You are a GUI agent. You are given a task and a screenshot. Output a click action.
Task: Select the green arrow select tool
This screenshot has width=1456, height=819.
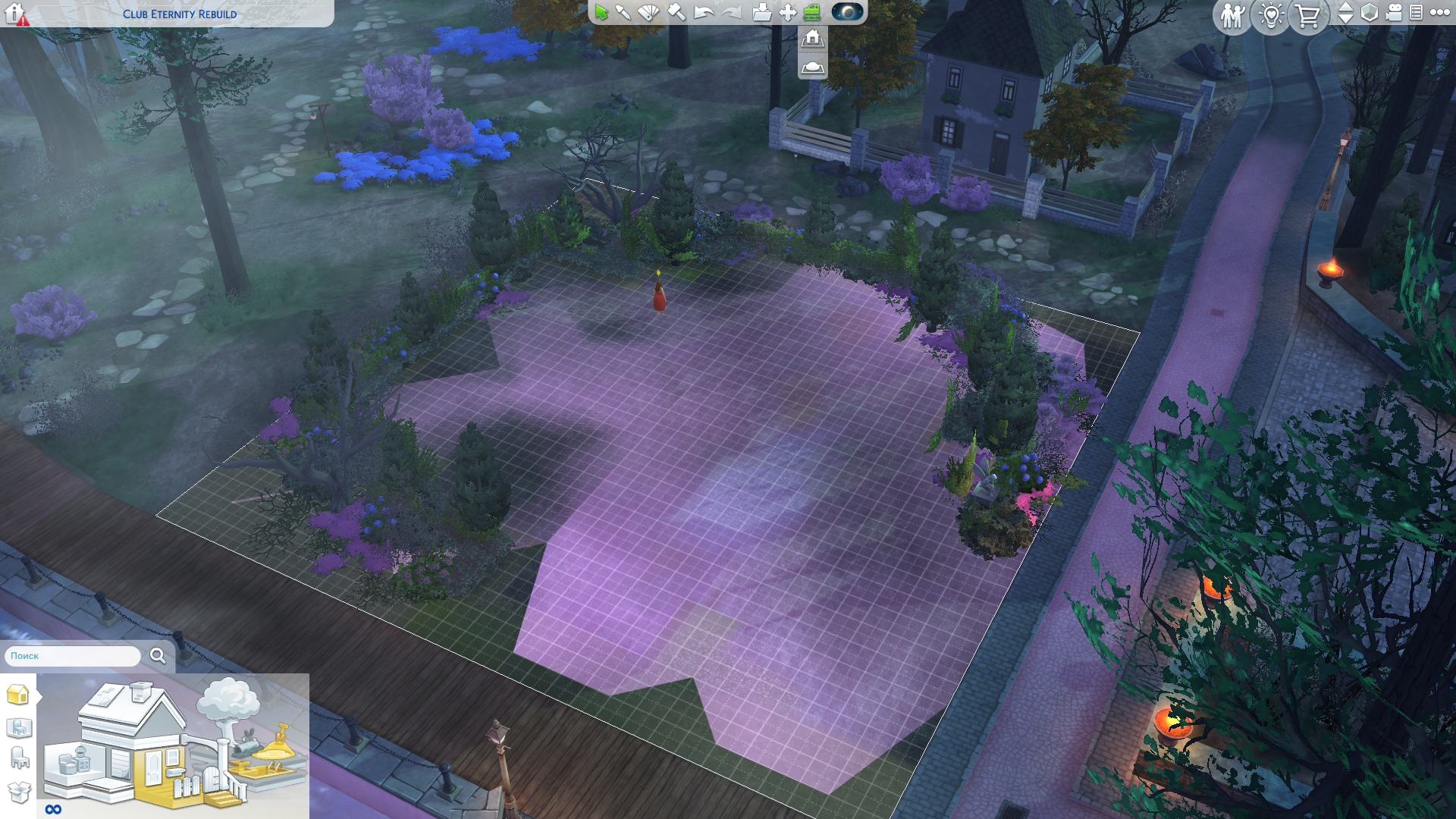coord(601,12)
